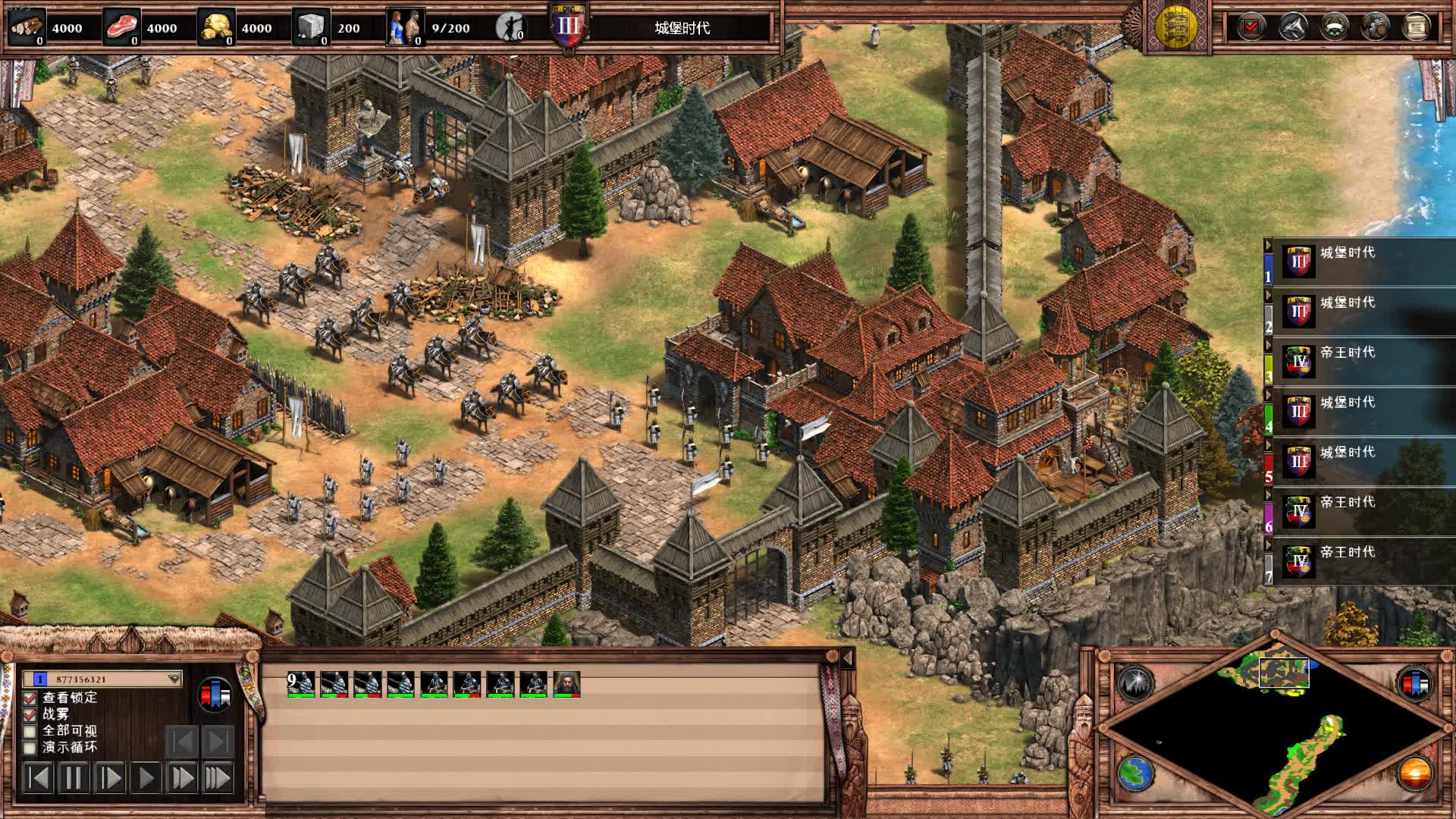The image size is (1456, 819).
Task: Toggle the minimap globe terrain mode
Action: (x=1135, y=773)
